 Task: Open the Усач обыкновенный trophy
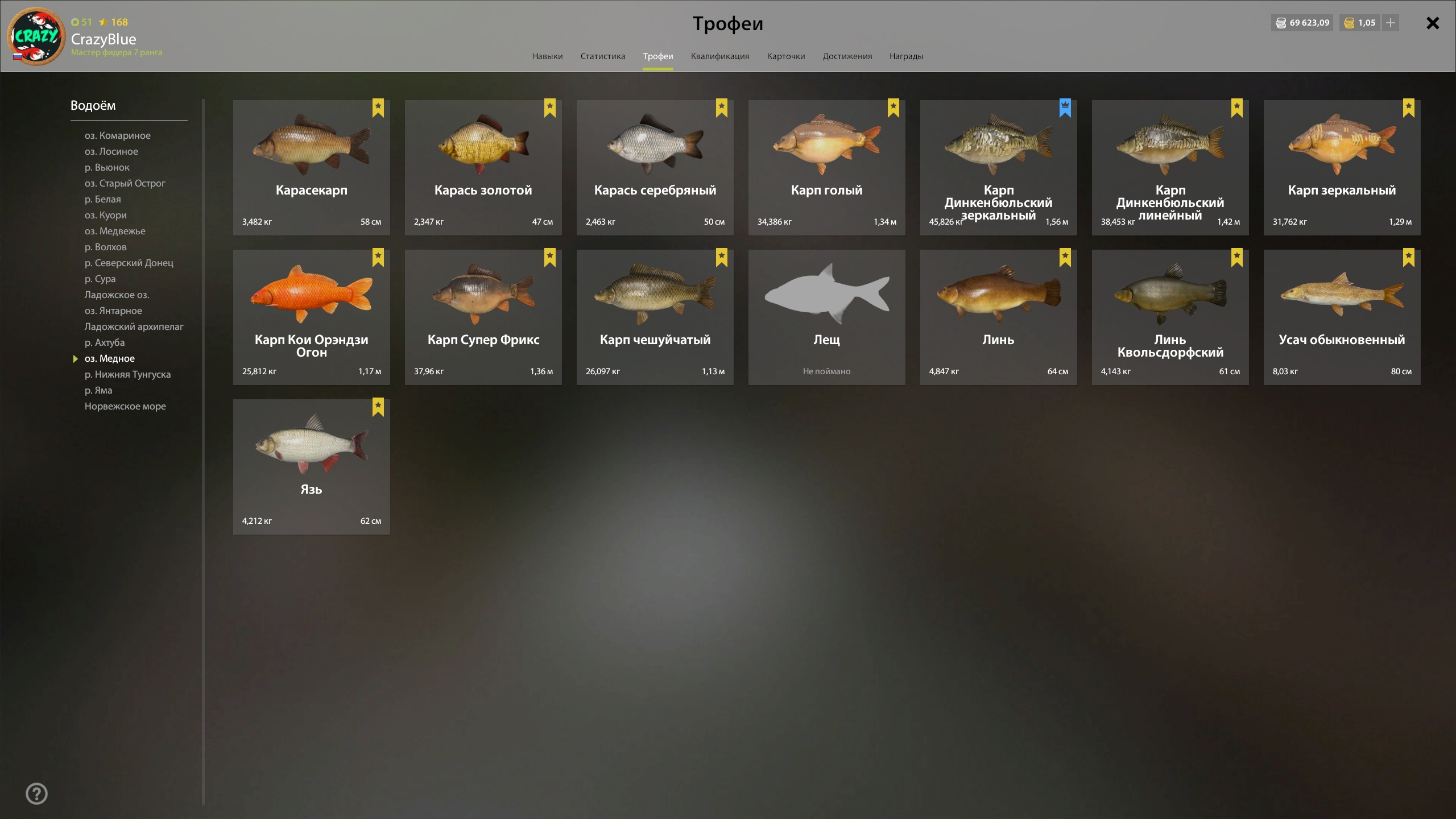(x=1342, y=317)
